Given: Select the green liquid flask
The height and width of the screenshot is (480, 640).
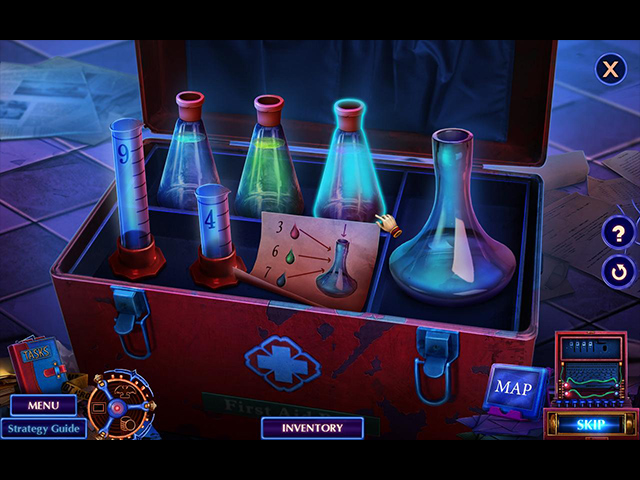Looking at the screenshot, I should point(268,160).
